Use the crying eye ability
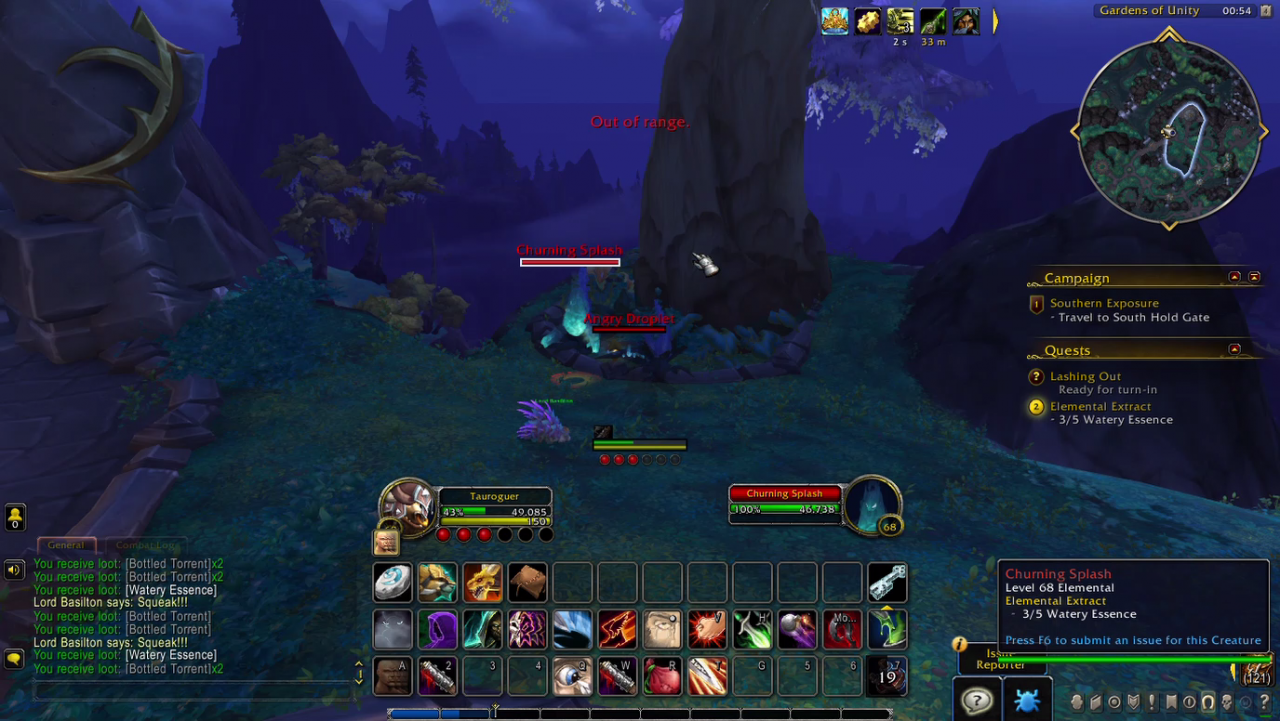1280x721 pixels. [662, 630]
